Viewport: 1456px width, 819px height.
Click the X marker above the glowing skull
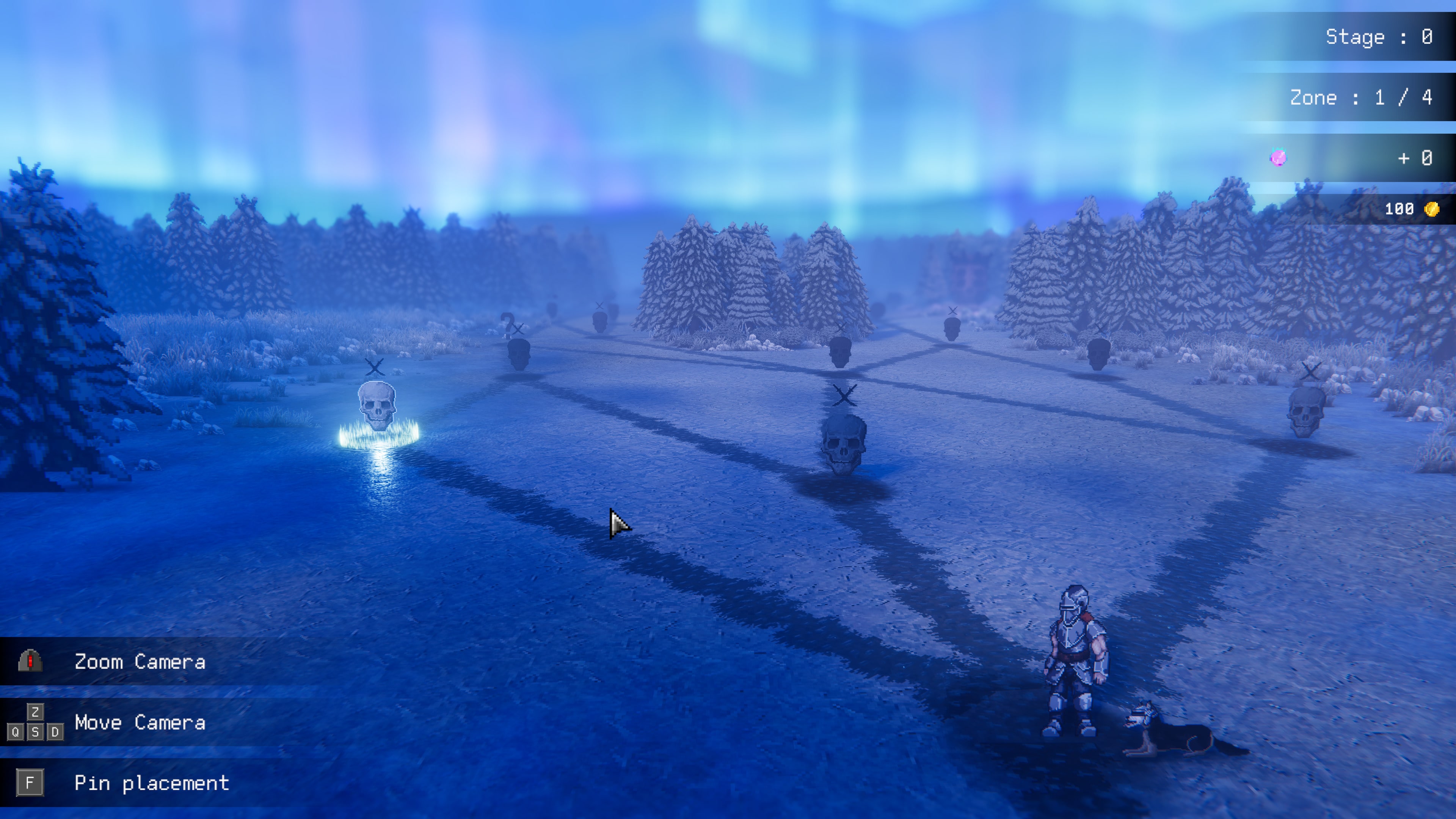[x=374, y=367]
